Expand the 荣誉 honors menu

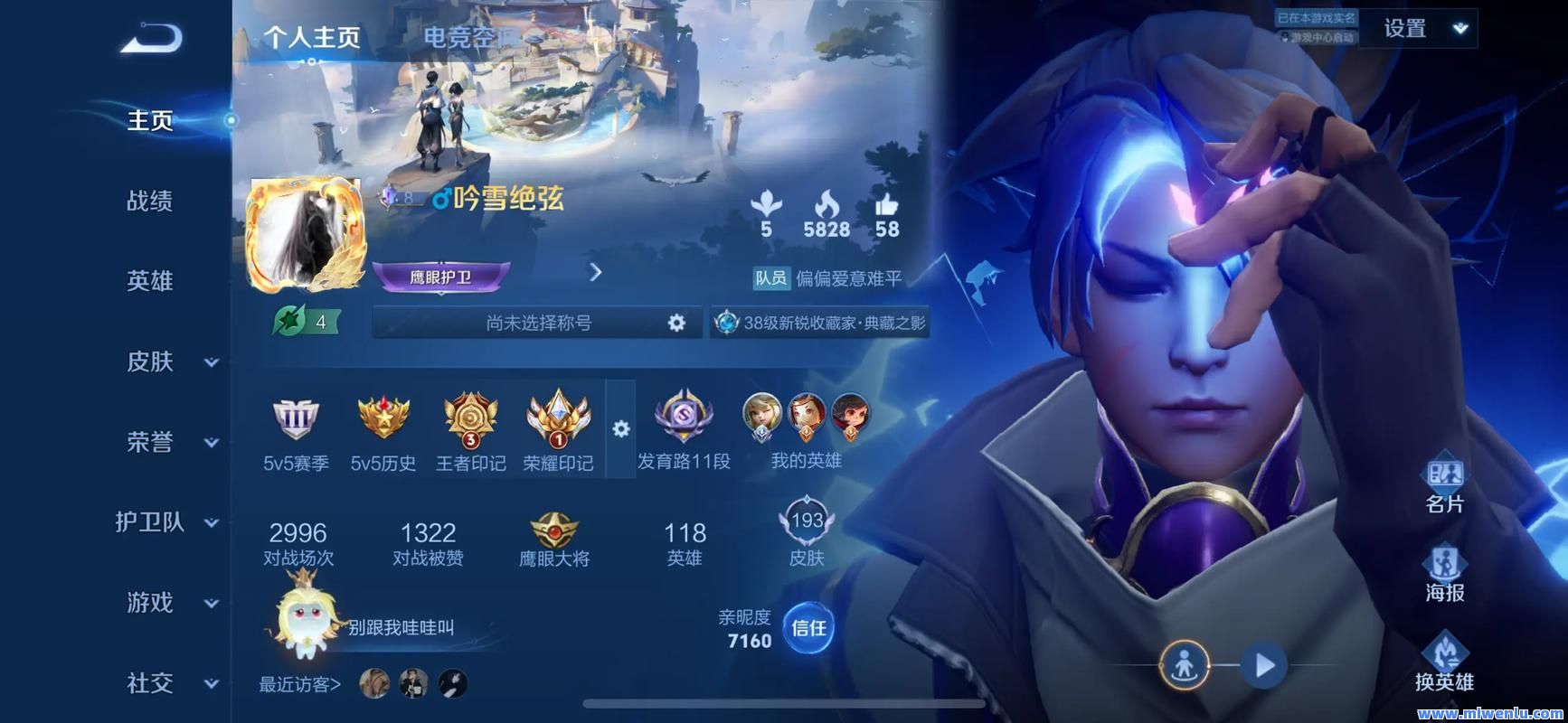click(x=170, y=442)
